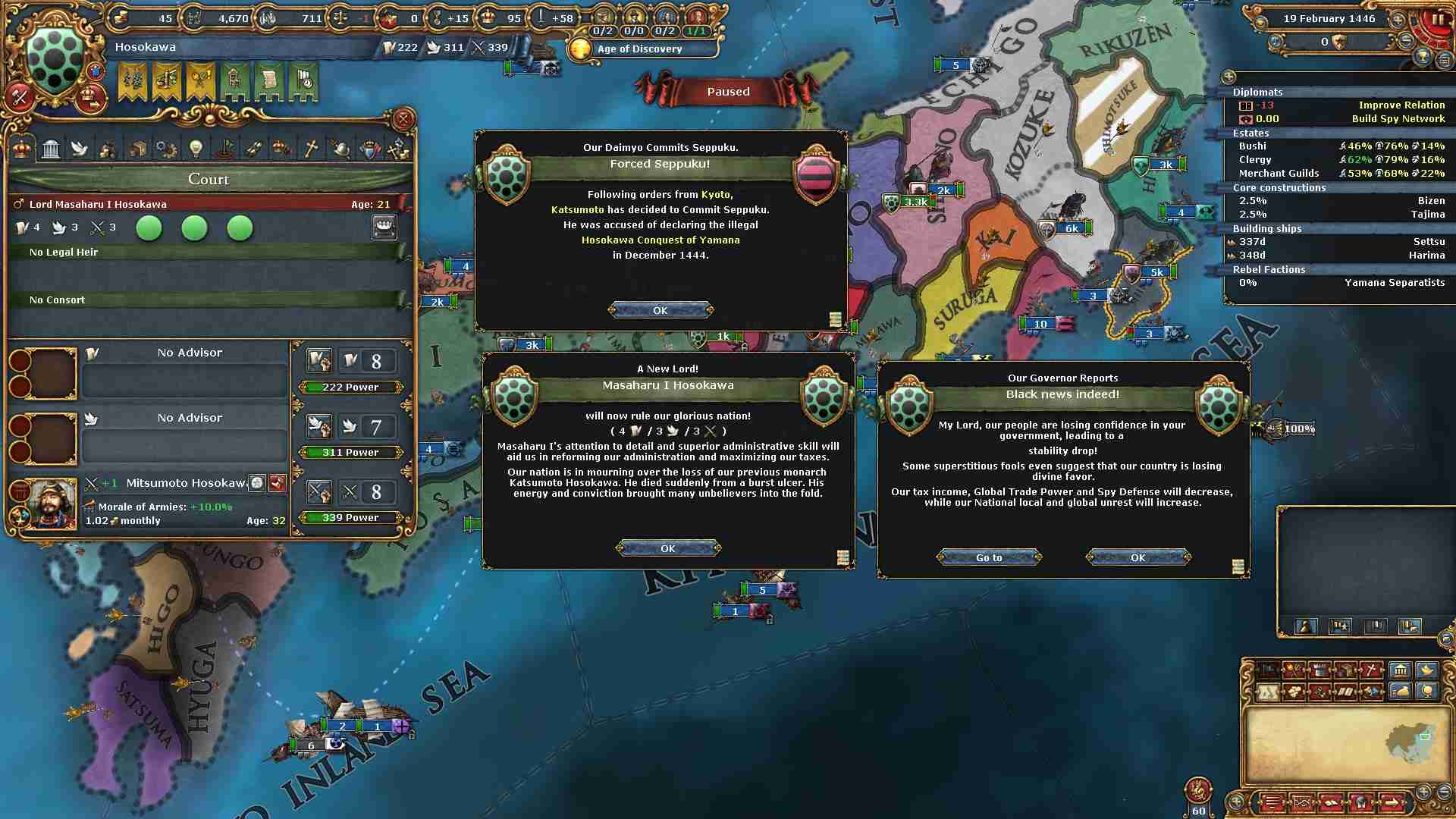Open the Military helmet tab
This screenshot has width=1456, height=819.
(x=340, y=149)
